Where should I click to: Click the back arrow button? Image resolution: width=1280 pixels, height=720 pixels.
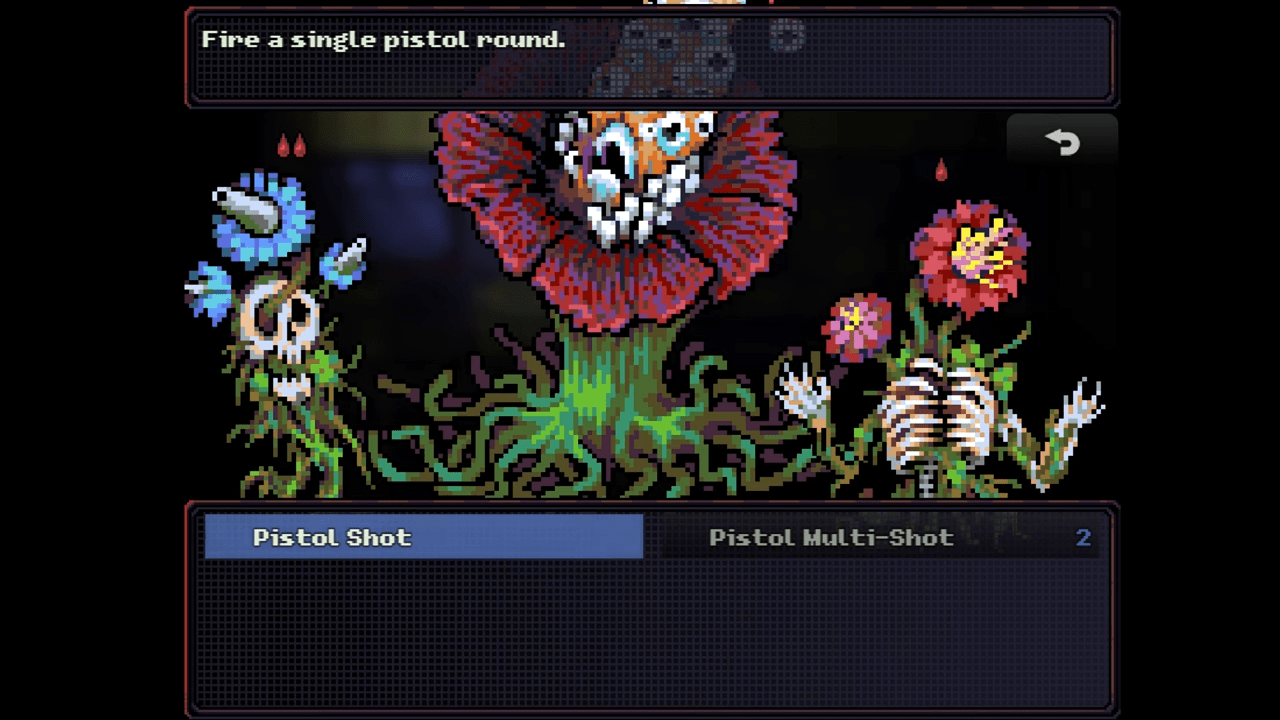1062,143
